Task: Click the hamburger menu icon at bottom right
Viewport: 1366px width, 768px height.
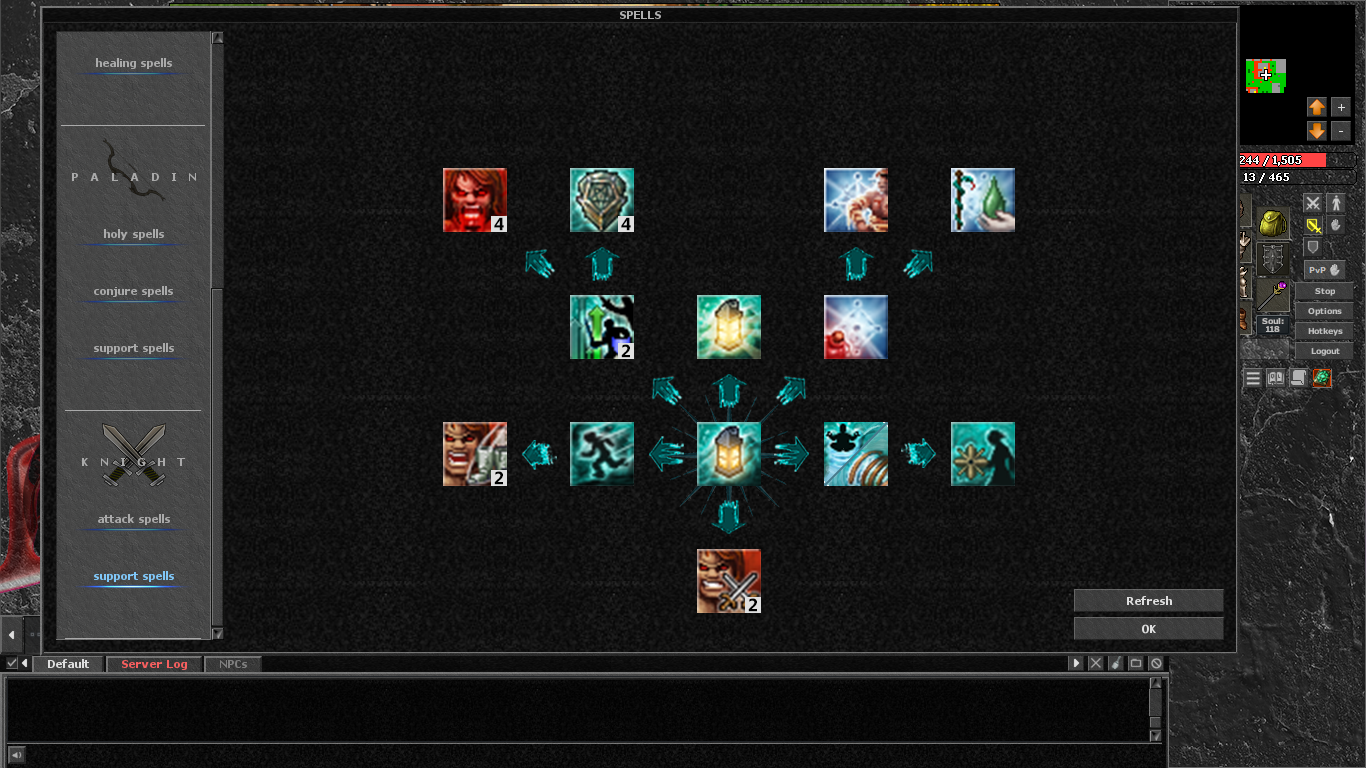Action: coord(1251,378)
